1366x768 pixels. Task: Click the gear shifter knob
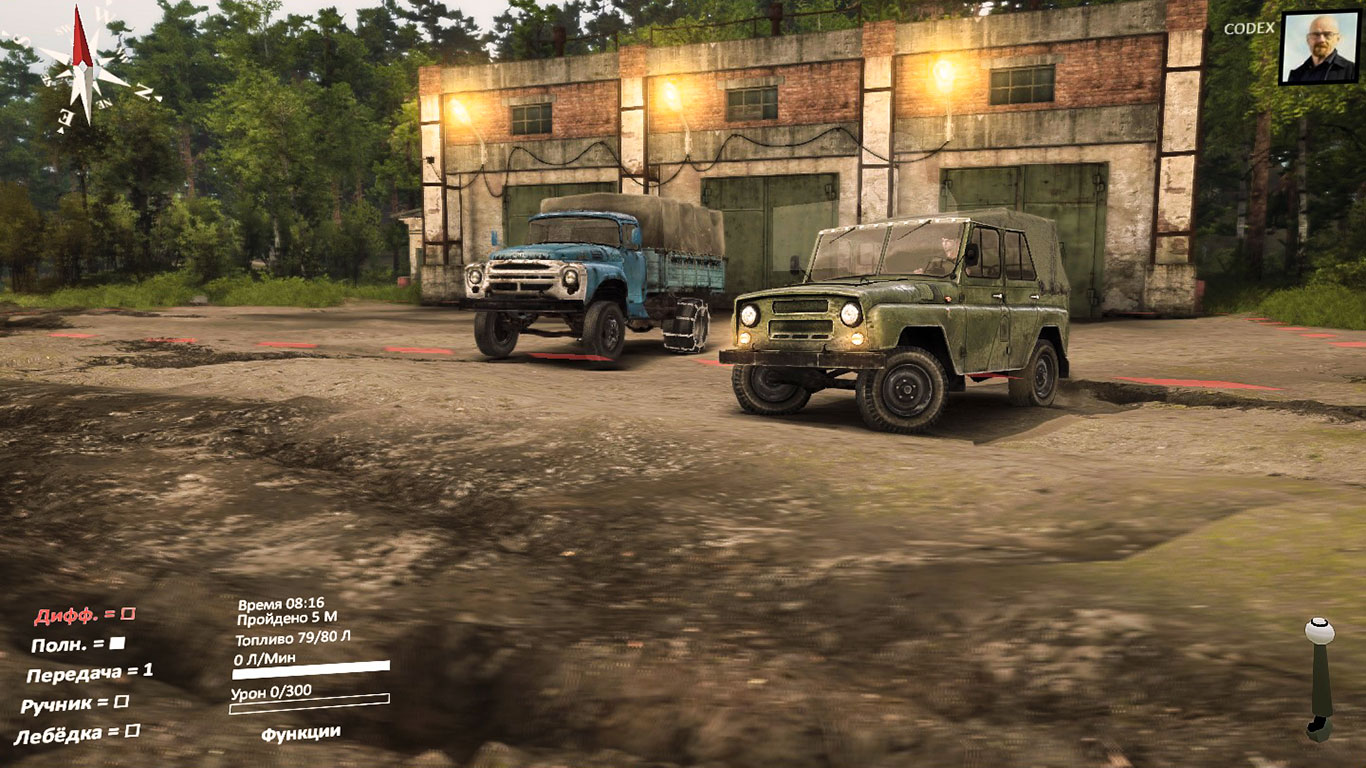(x=1320, y=633)
